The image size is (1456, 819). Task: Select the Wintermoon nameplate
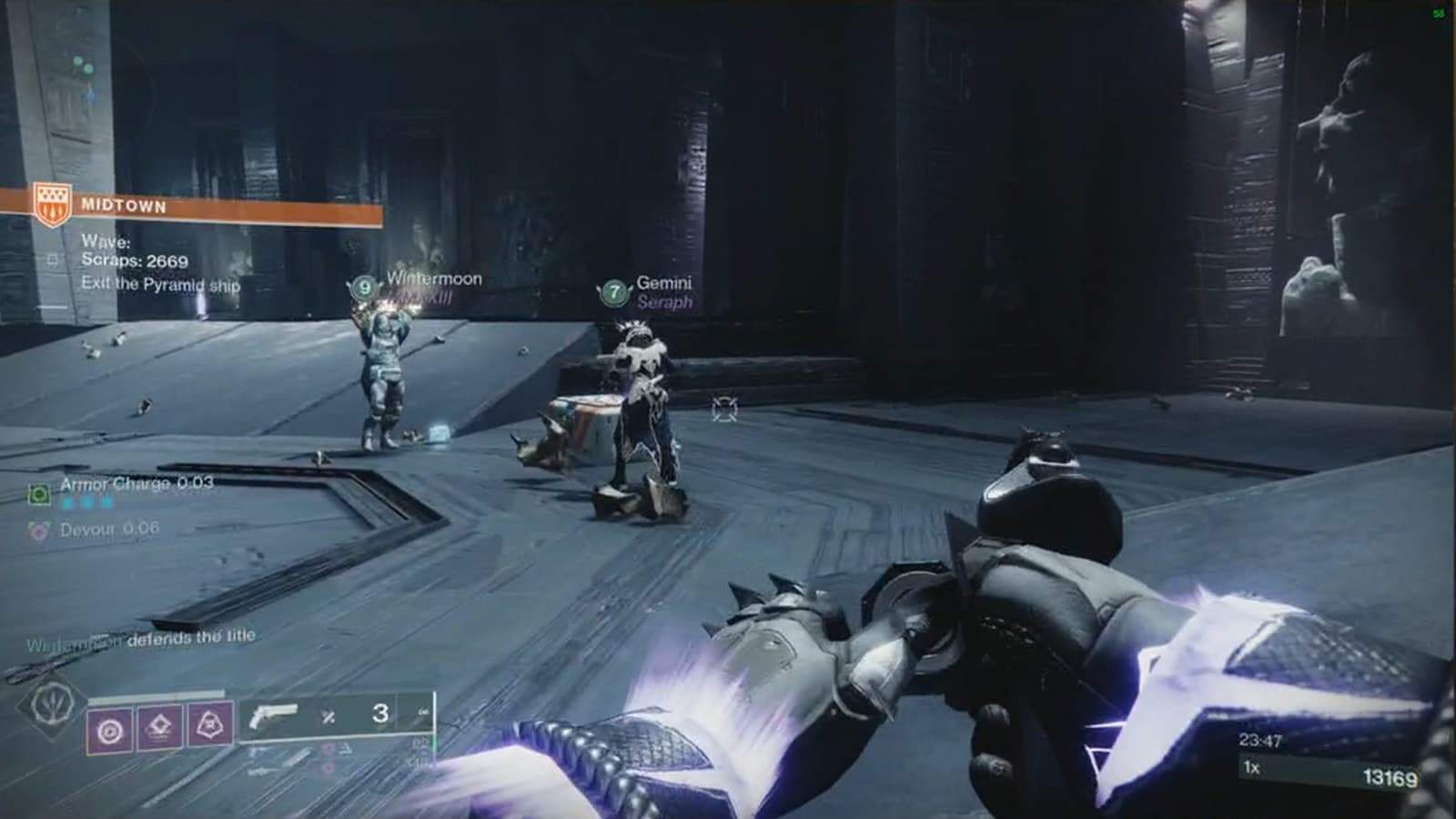[435, 279]
